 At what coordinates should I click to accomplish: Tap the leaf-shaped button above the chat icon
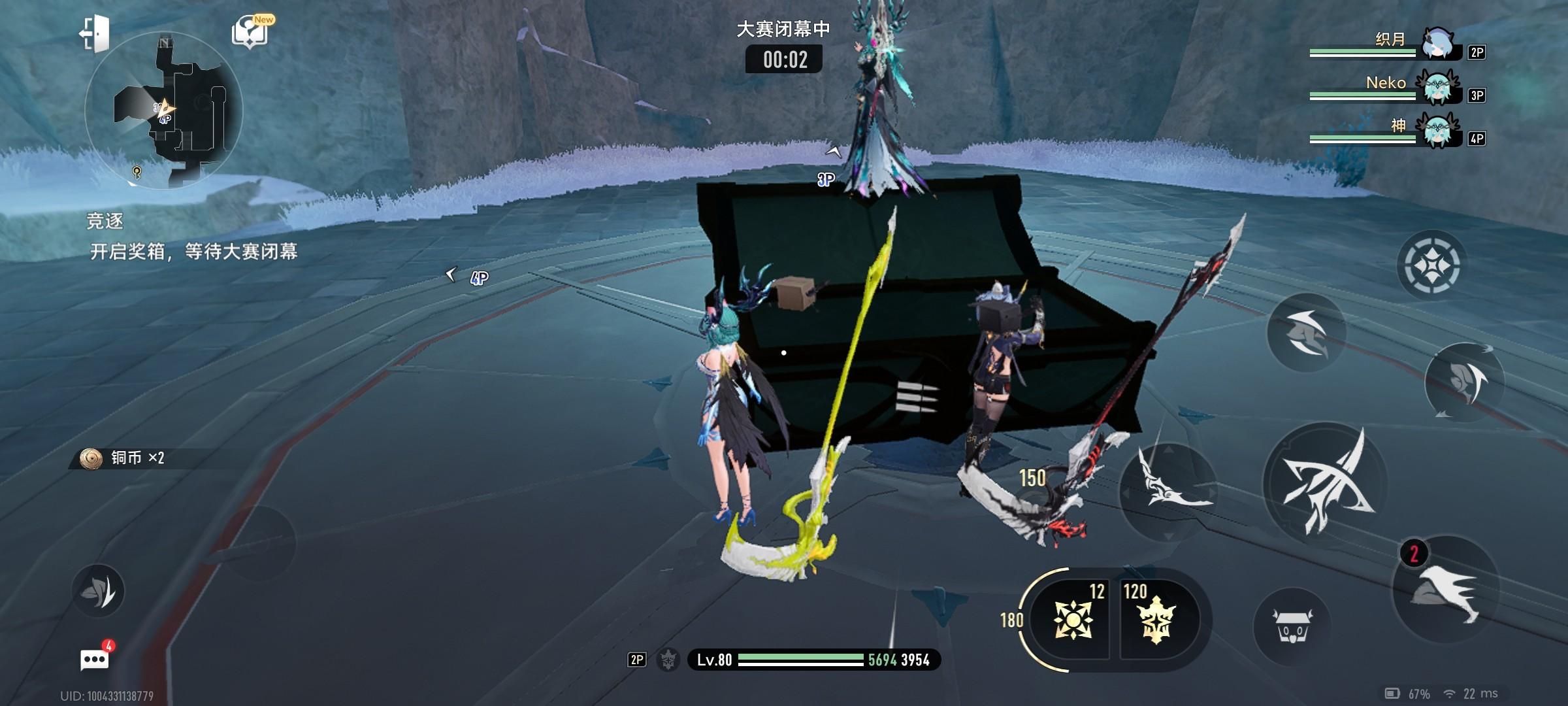98,590
